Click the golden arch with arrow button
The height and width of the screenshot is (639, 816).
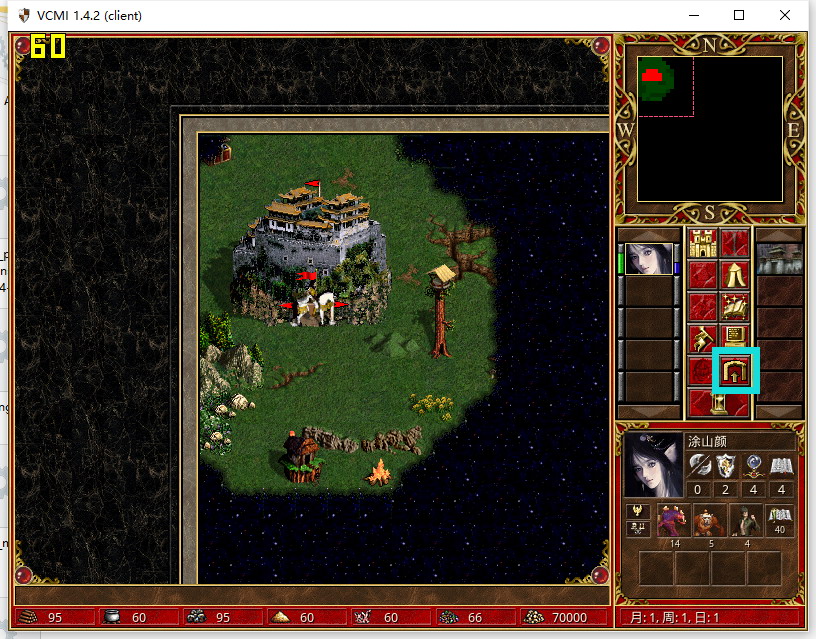click(x=736, y=371)
